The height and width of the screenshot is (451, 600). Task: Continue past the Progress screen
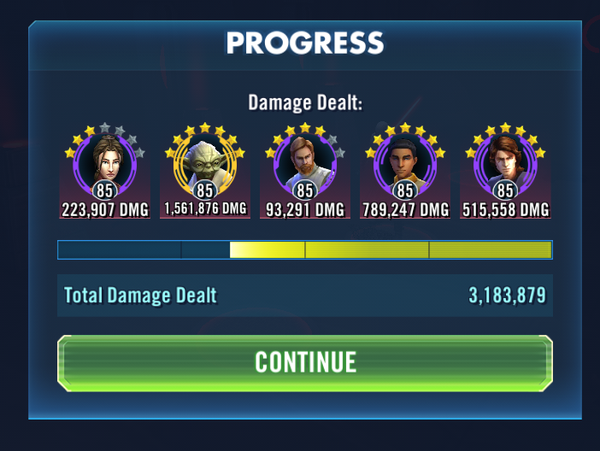[x=305, y=362]
